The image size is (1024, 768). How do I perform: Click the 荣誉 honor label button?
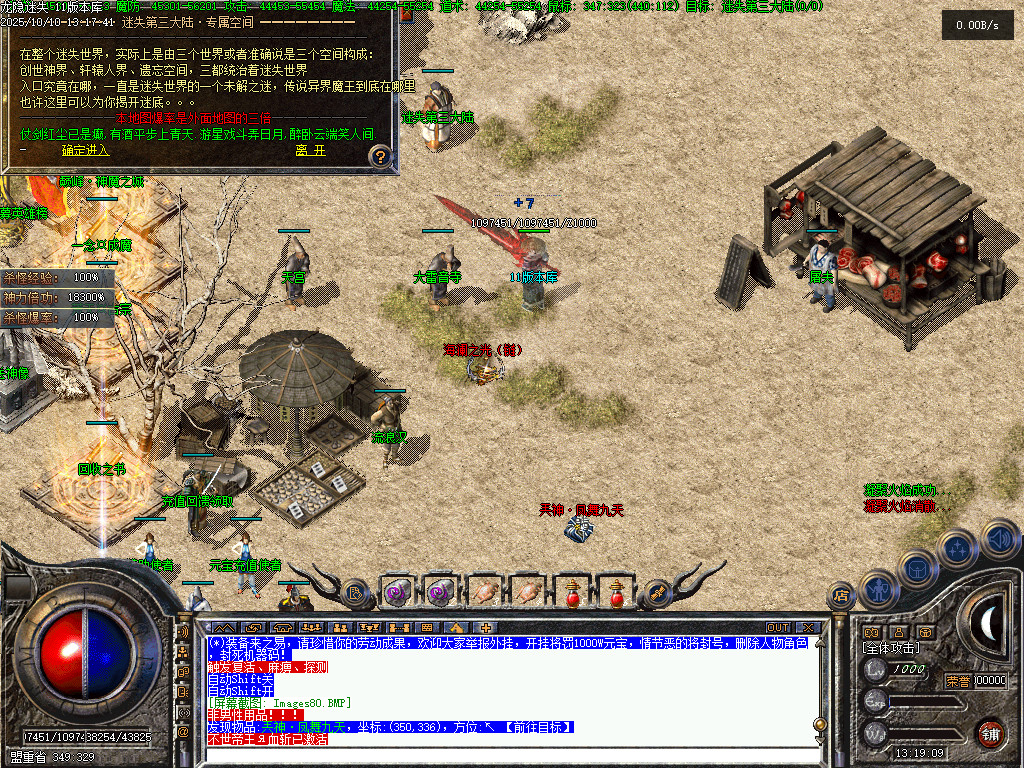(x=957, y=681)
